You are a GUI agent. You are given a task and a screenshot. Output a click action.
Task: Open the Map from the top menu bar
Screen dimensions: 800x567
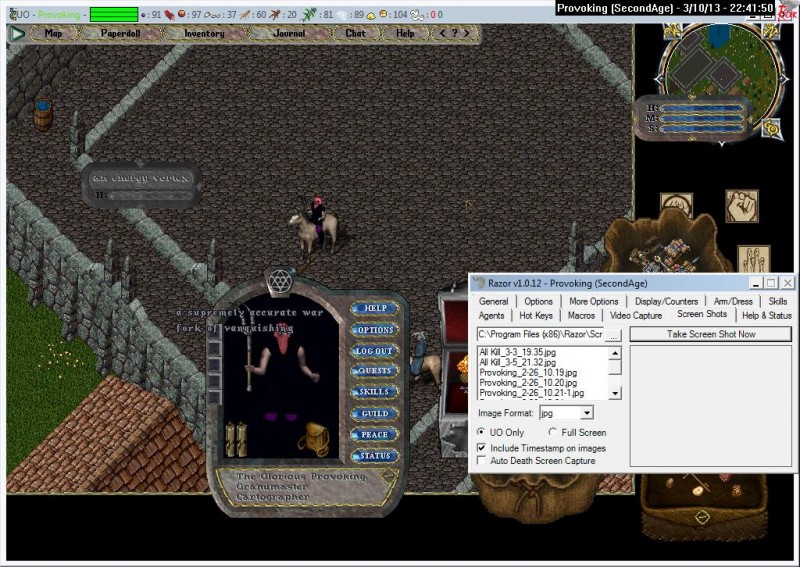(53, 33)
